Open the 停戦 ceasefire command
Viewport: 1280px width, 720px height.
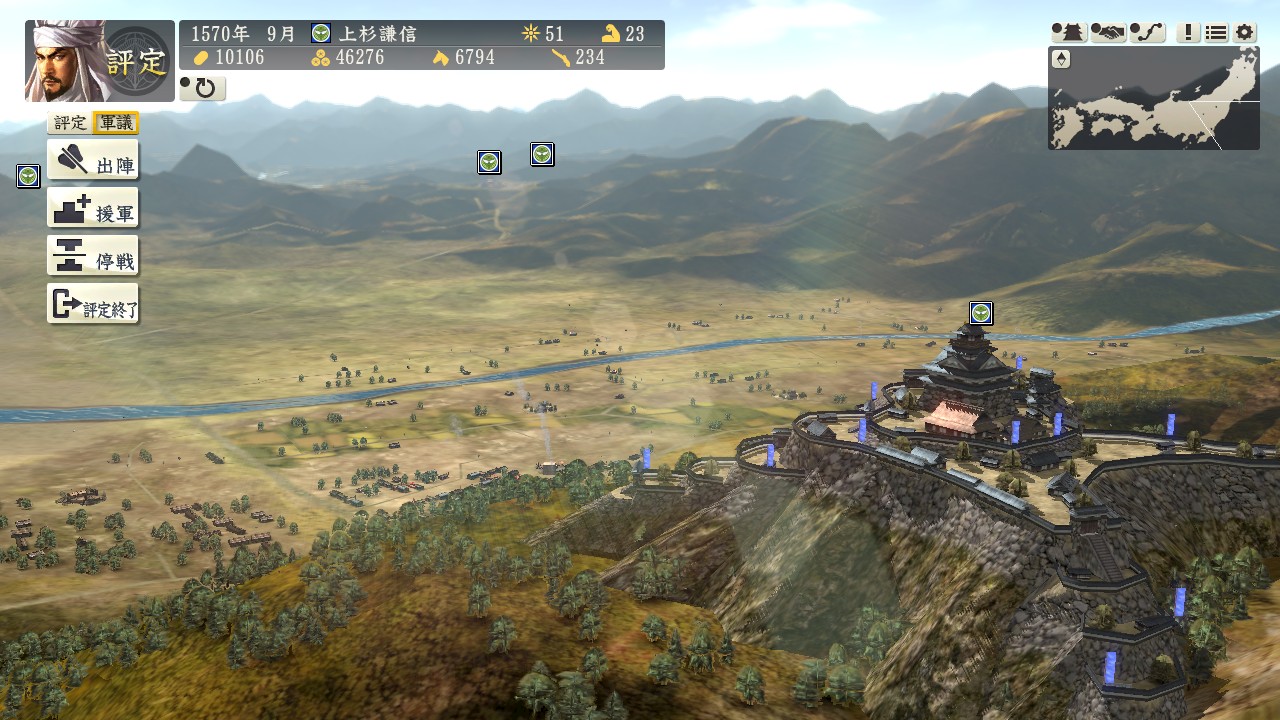[x=93, y=256]
